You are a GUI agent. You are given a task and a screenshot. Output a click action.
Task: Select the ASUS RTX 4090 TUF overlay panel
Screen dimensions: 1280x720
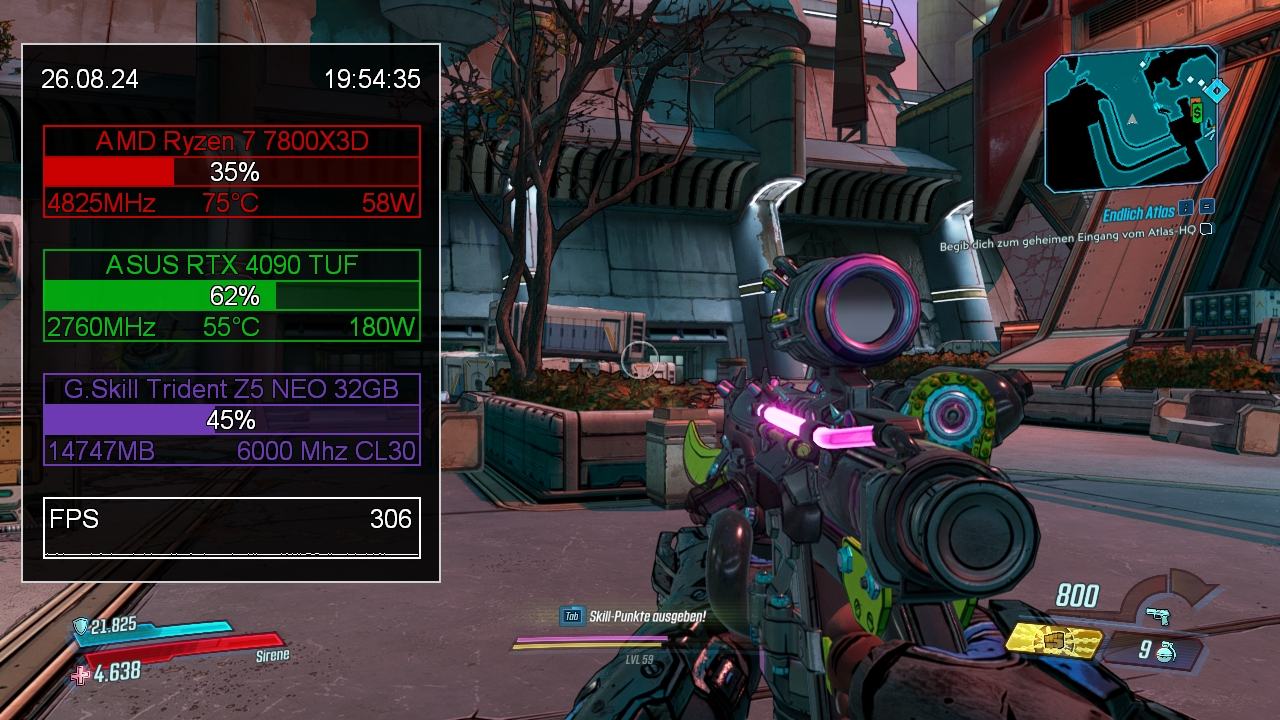tap(232, 295)
